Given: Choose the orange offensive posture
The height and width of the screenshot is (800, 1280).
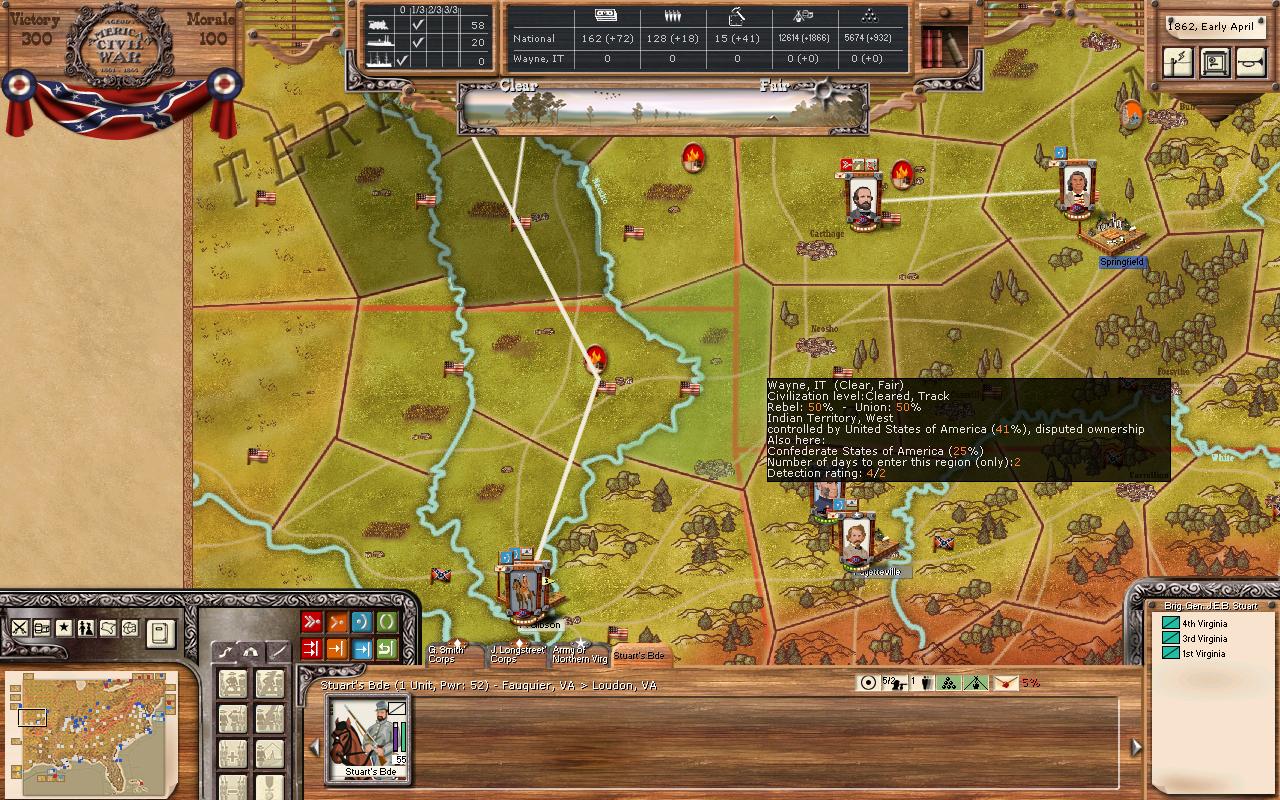Looking at the screenshot, I should coord(337,622).
